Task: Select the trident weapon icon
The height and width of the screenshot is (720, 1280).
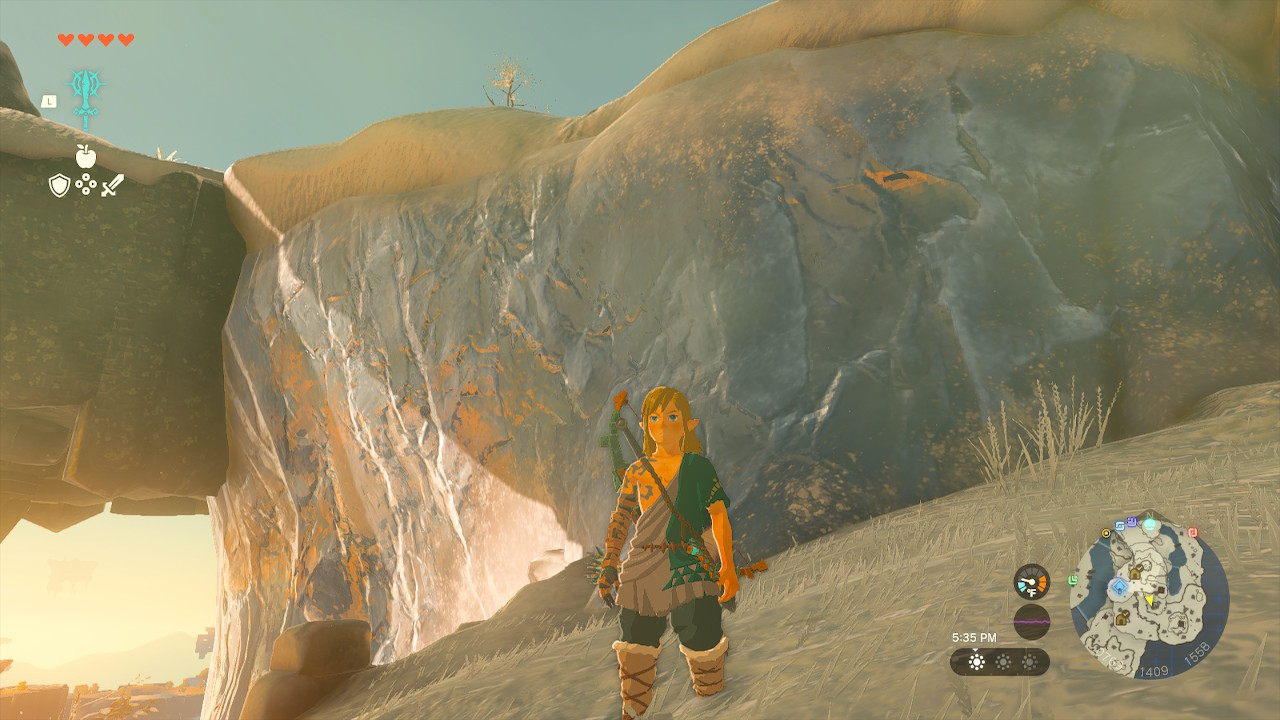Action: click(x=86, y=96)
